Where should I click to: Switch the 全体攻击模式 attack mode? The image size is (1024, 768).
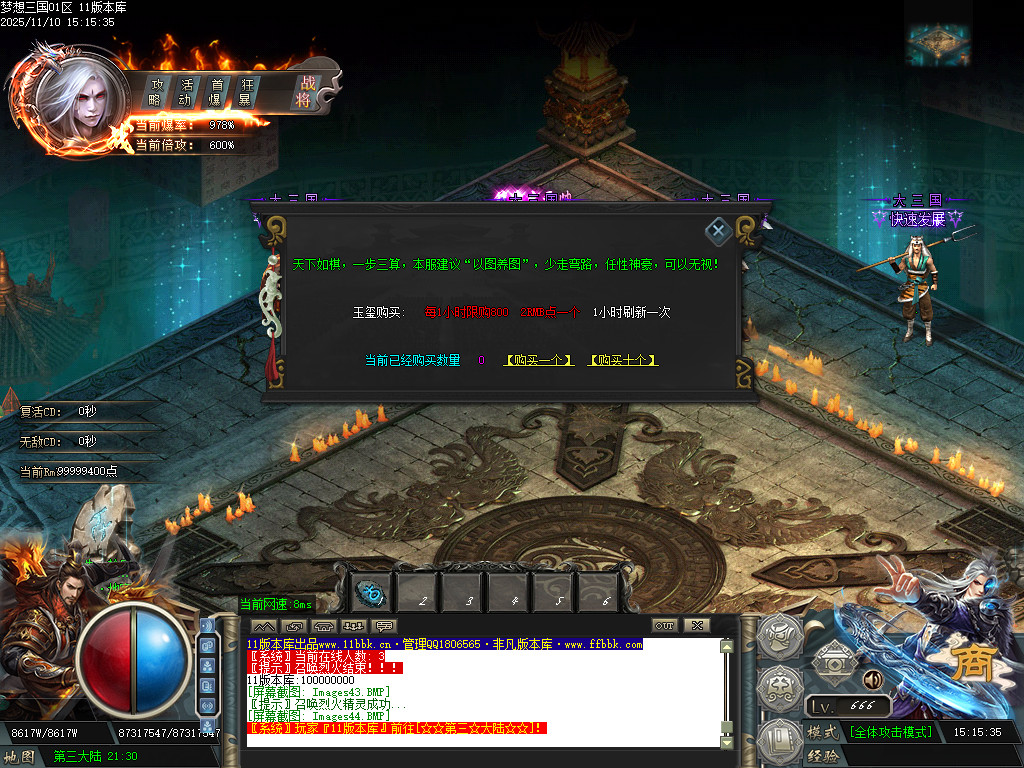pyautogui.click(x=891, y=732)
